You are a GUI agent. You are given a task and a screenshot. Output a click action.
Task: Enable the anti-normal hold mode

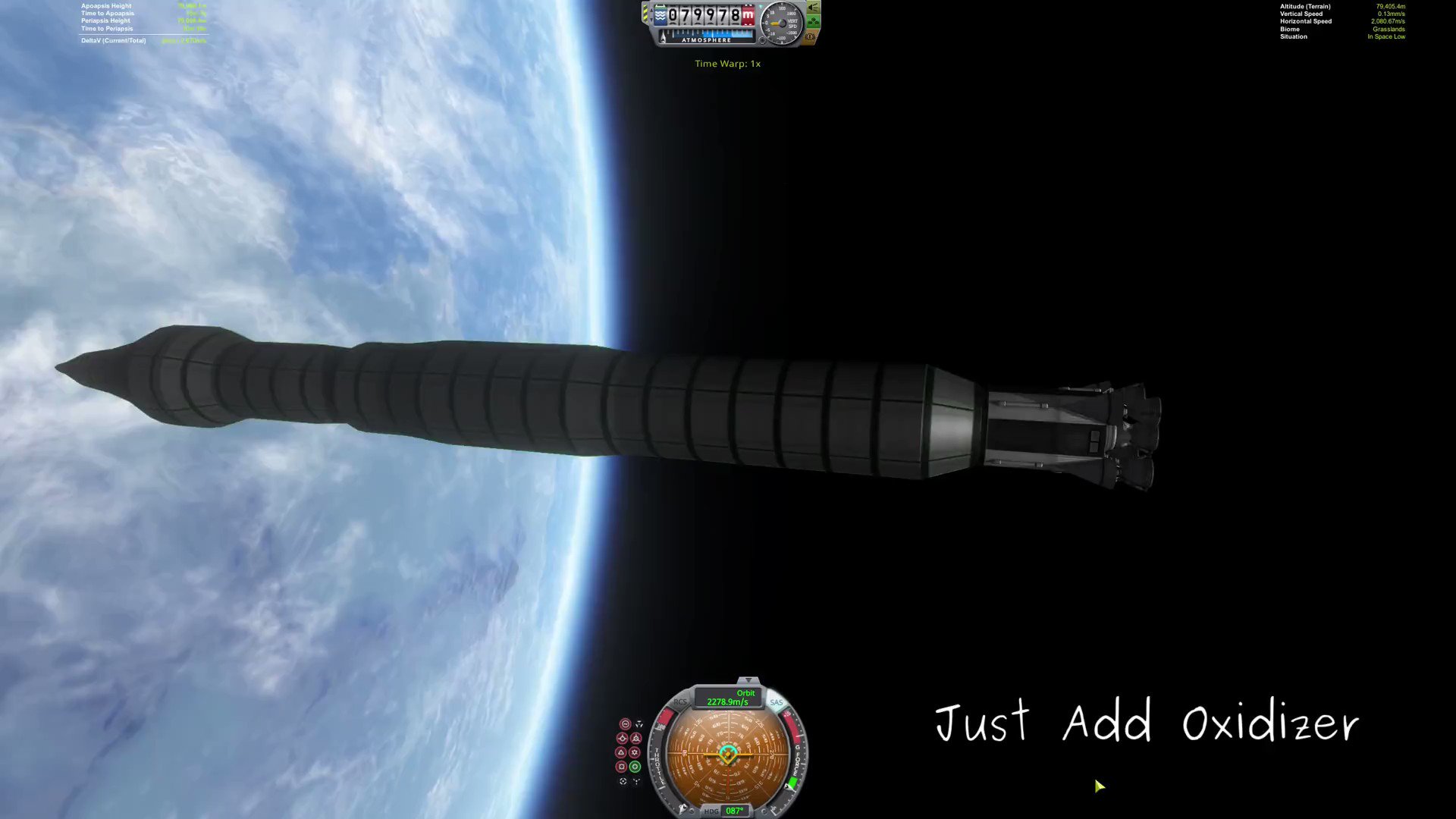point(635,752)
